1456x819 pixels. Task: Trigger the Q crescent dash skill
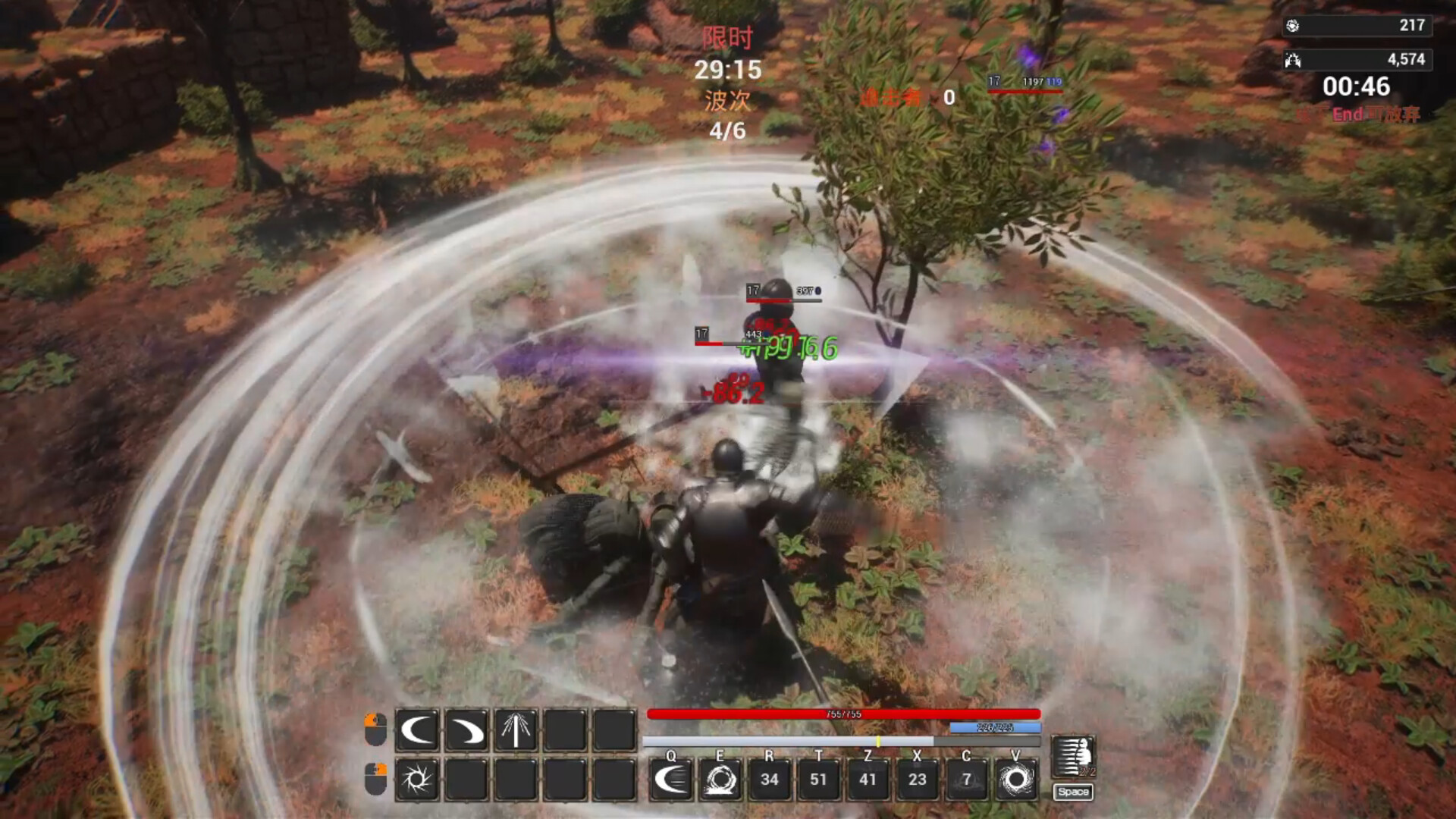[x=672, y=780]
